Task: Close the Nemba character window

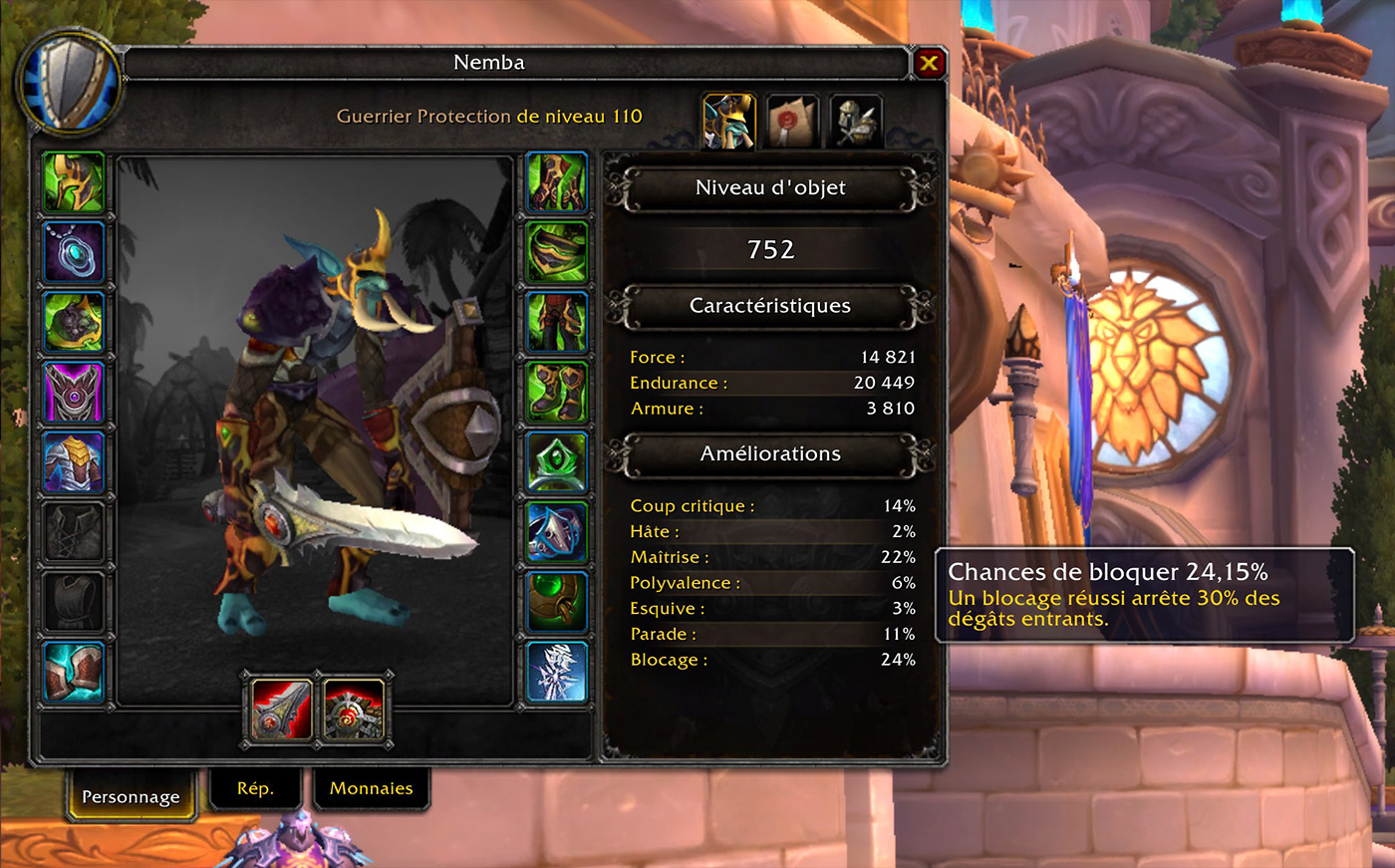Action: [929, 64]
